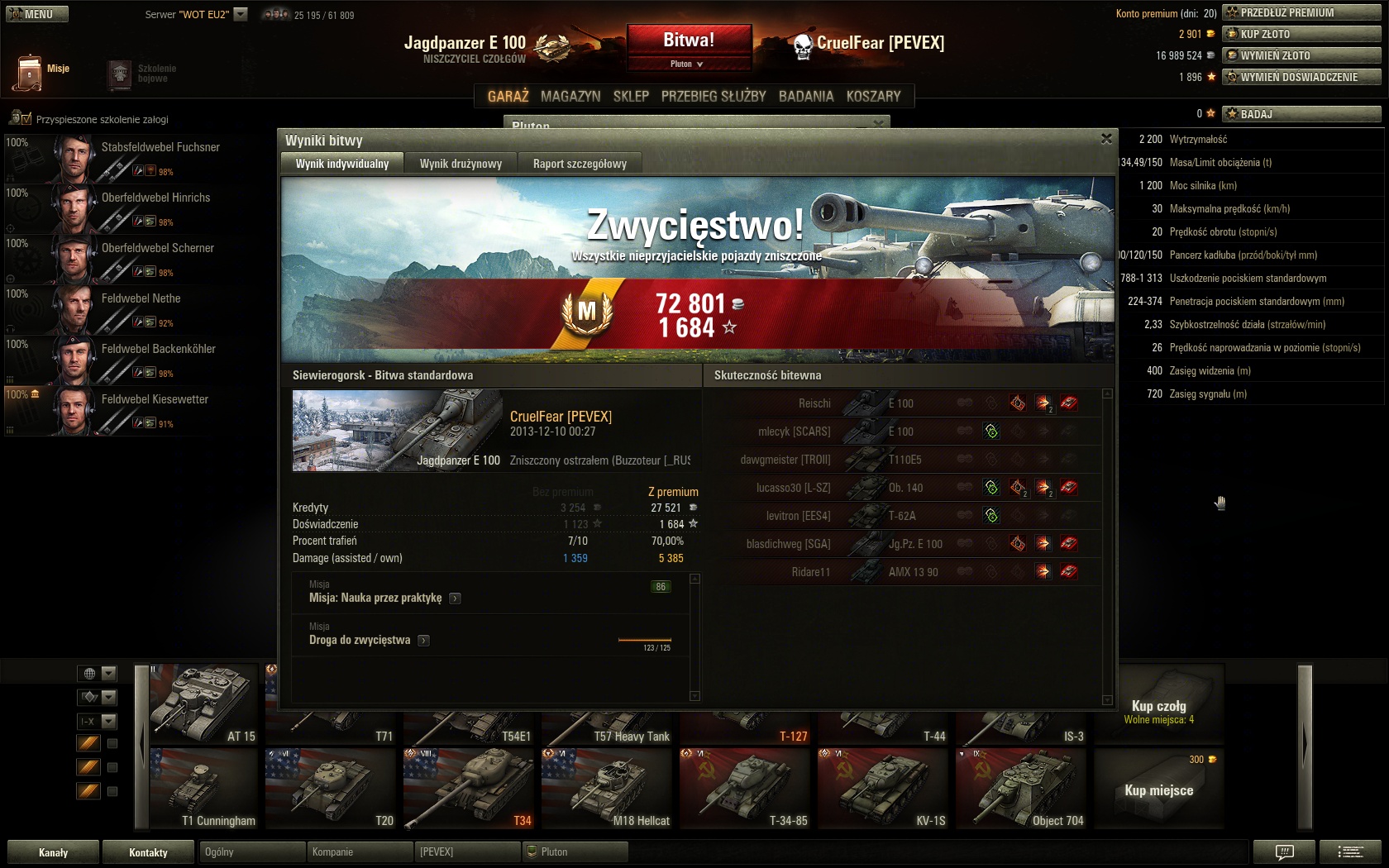Close the Wyniki bitwy results window
The width and height of the screenshot is (1389, 868).
[1106, 140]
